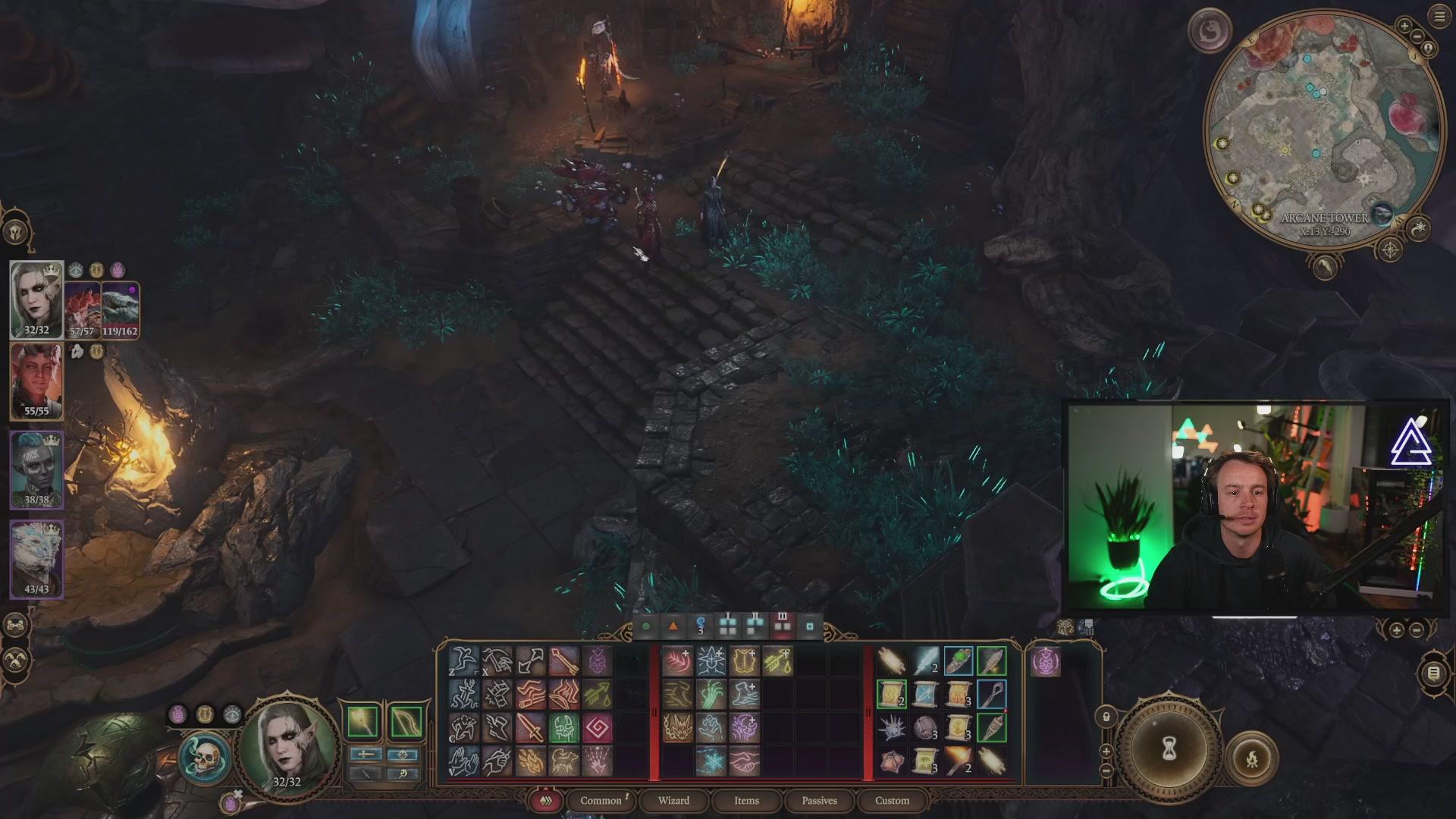
Task: Open the Items tab
Action: click(x=746, y=801)
